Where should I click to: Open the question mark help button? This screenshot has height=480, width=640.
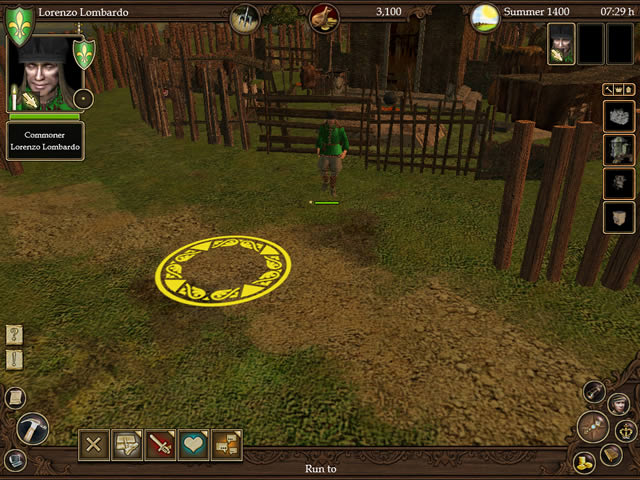[x=14, y=335]
